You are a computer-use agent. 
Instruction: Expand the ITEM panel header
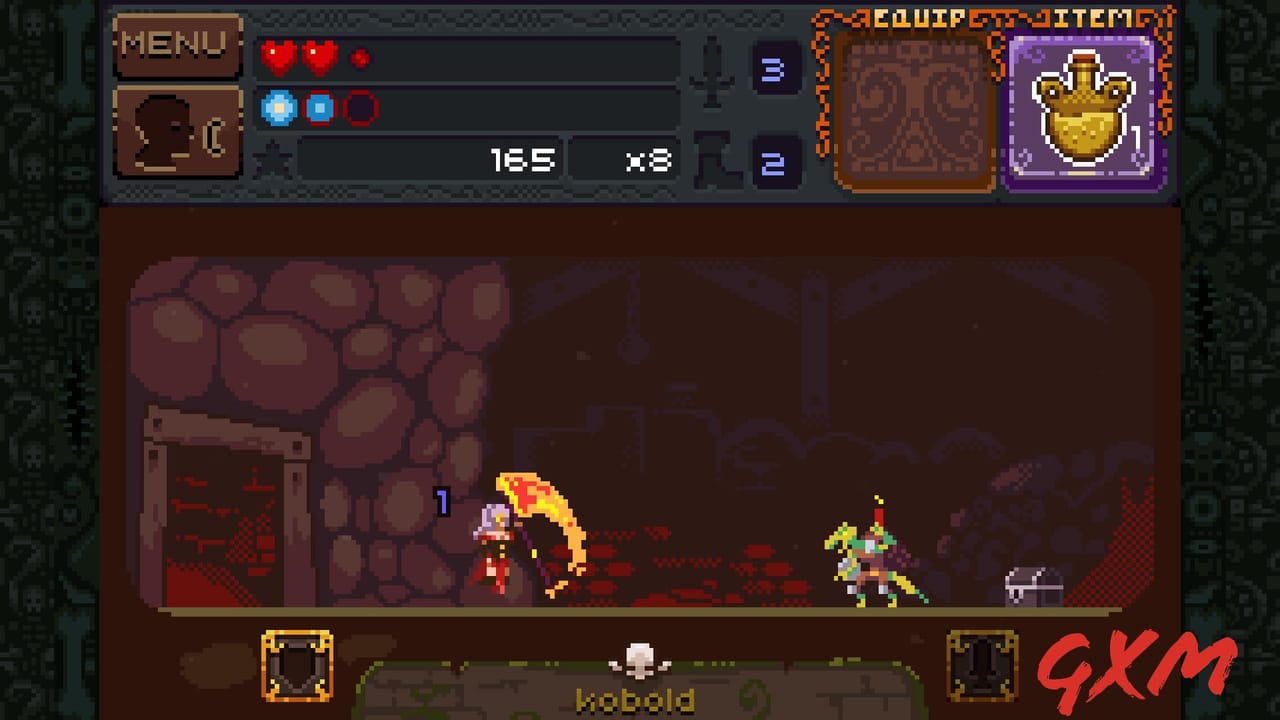(1083, 17)
